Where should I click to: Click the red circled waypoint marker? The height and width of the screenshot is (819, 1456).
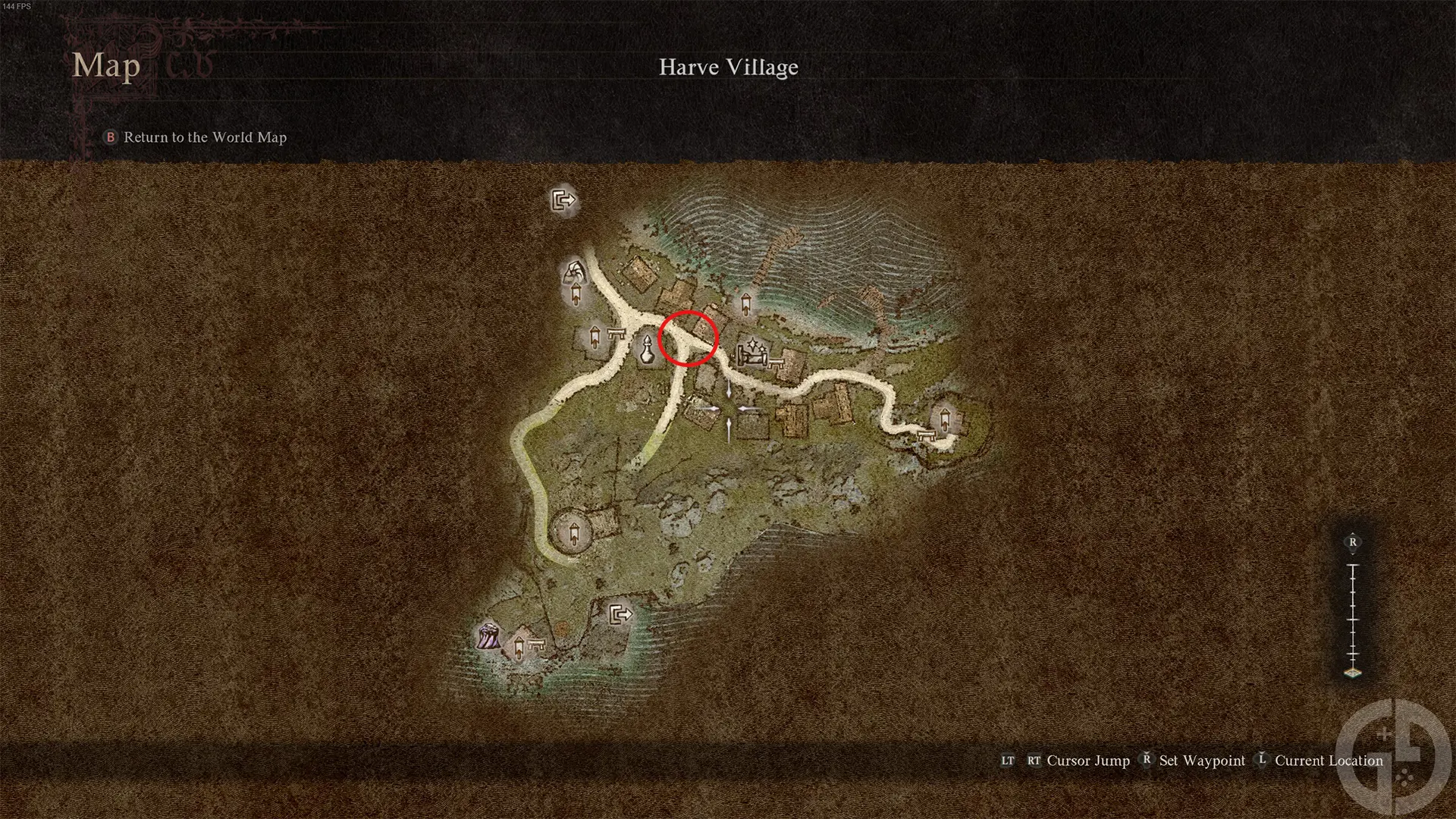pyautogui.click(x=689, y=339)
